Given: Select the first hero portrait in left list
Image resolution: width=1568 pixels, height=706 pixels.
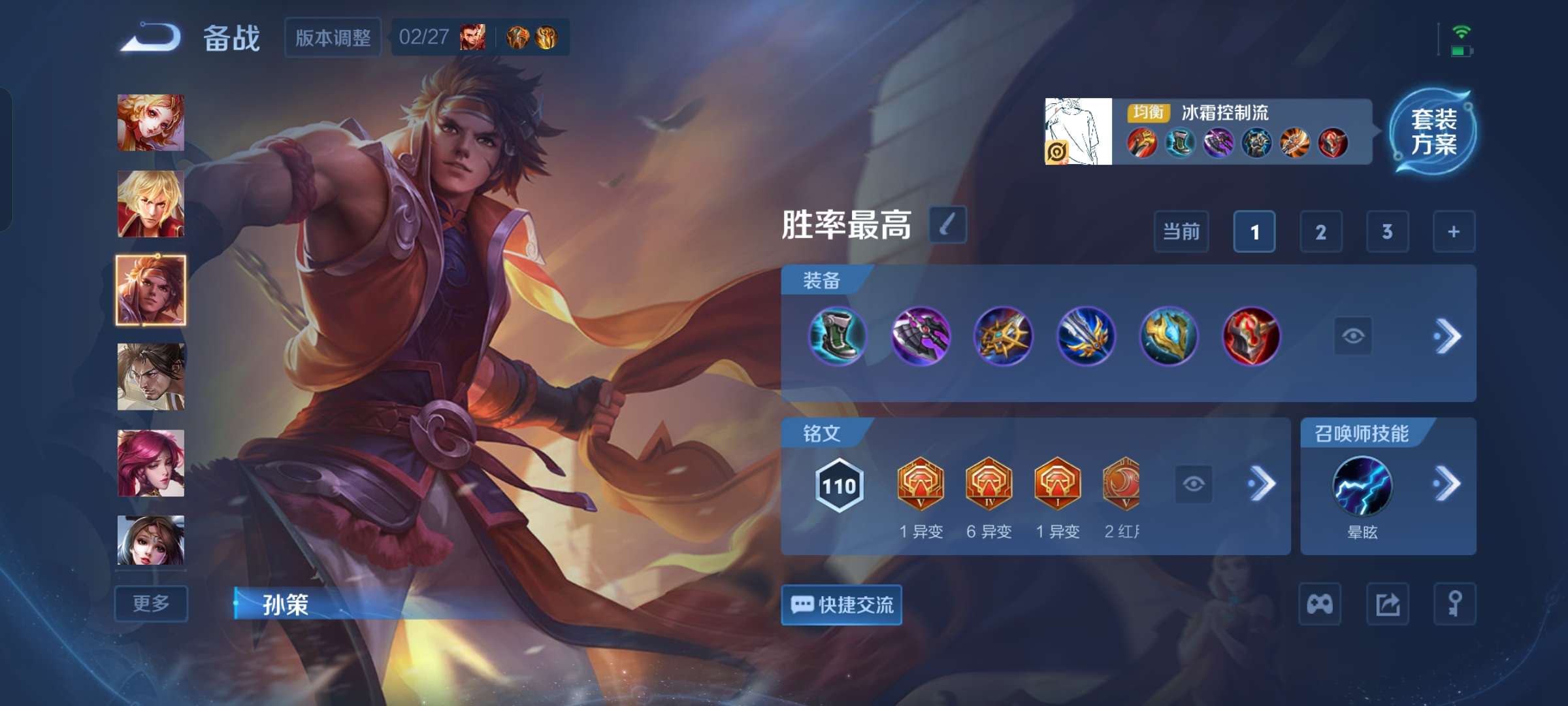Looking at the screenshot, I should (150, 121).
